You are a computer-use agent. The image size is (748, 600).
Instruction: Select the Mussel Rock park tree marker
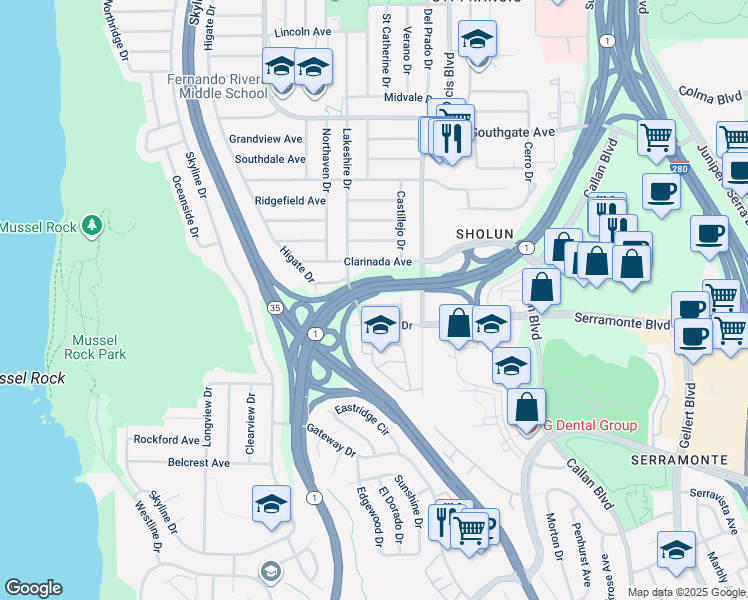pyautogui.click(x=93, y=225)
